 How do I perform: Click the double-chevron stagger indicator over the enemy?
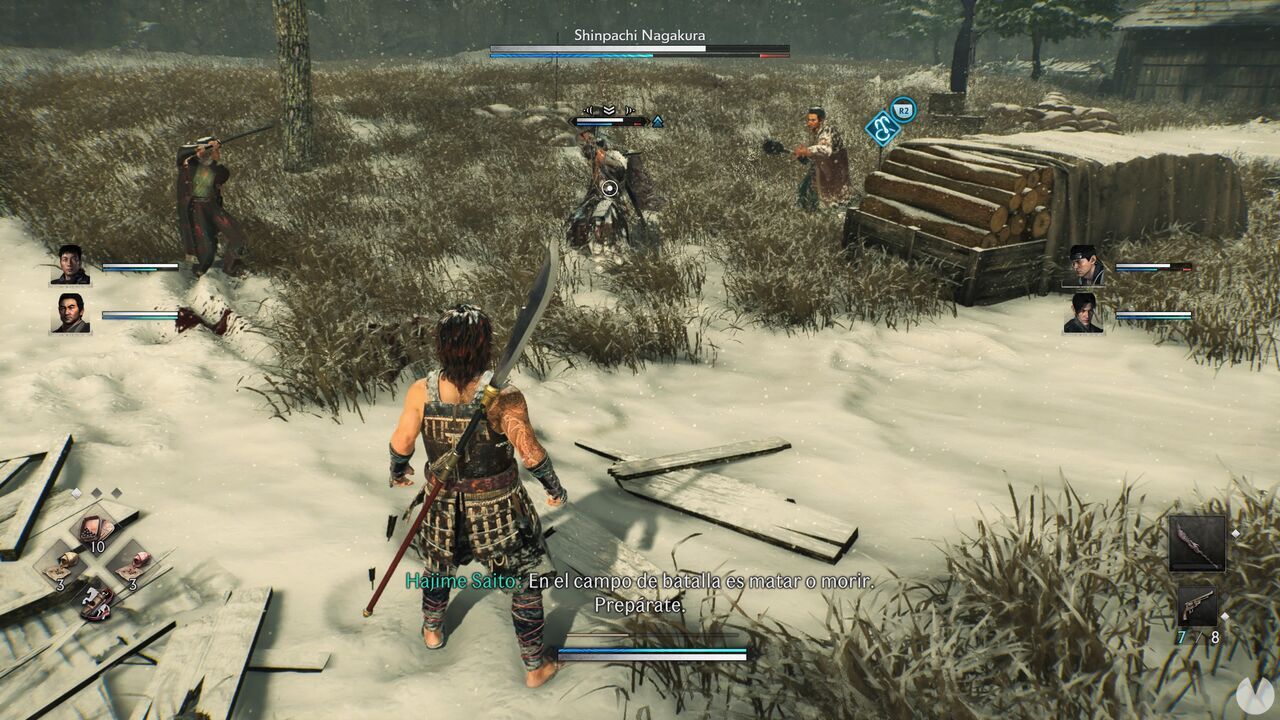(608, 110)
